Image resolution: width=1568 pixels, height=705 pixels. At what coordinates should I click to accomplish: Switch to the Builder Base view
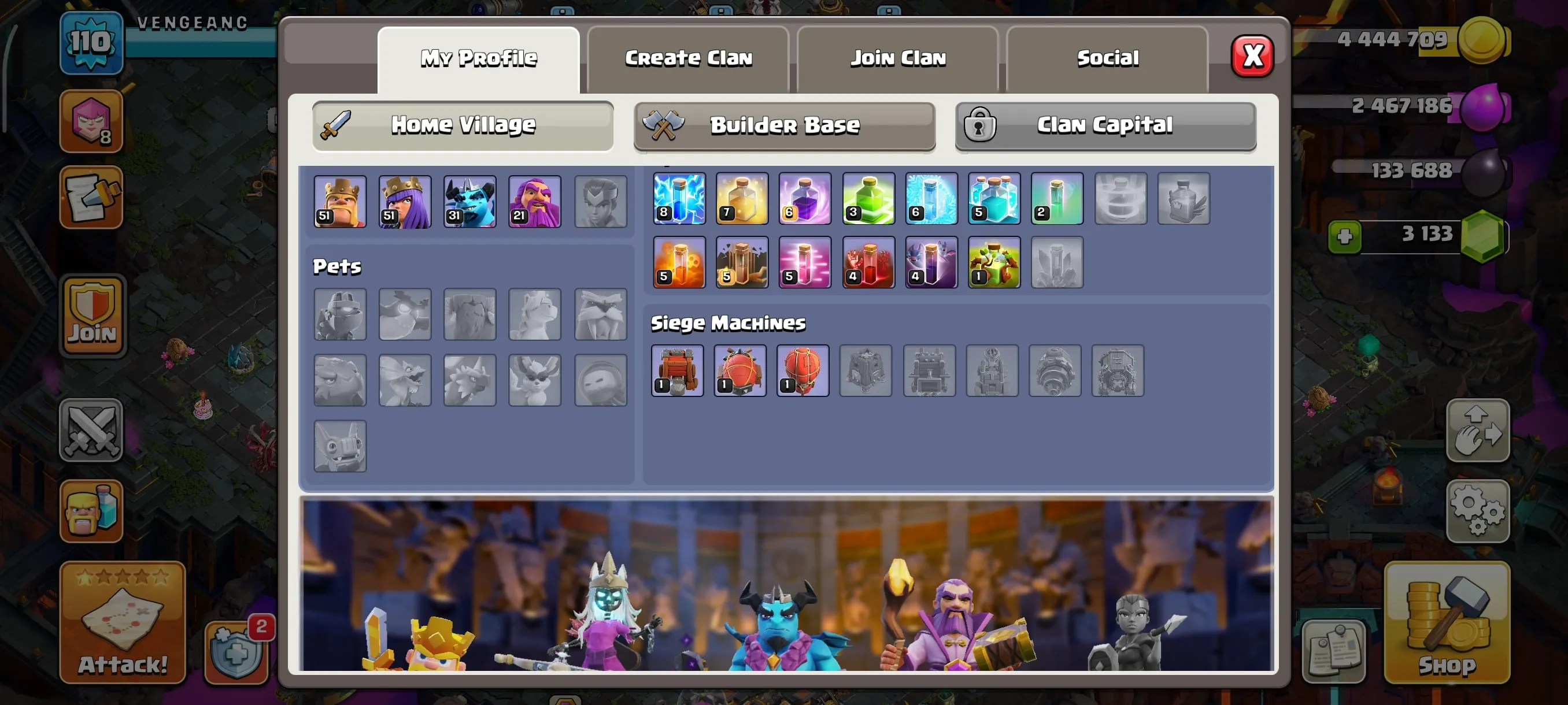tap(784, 125)
